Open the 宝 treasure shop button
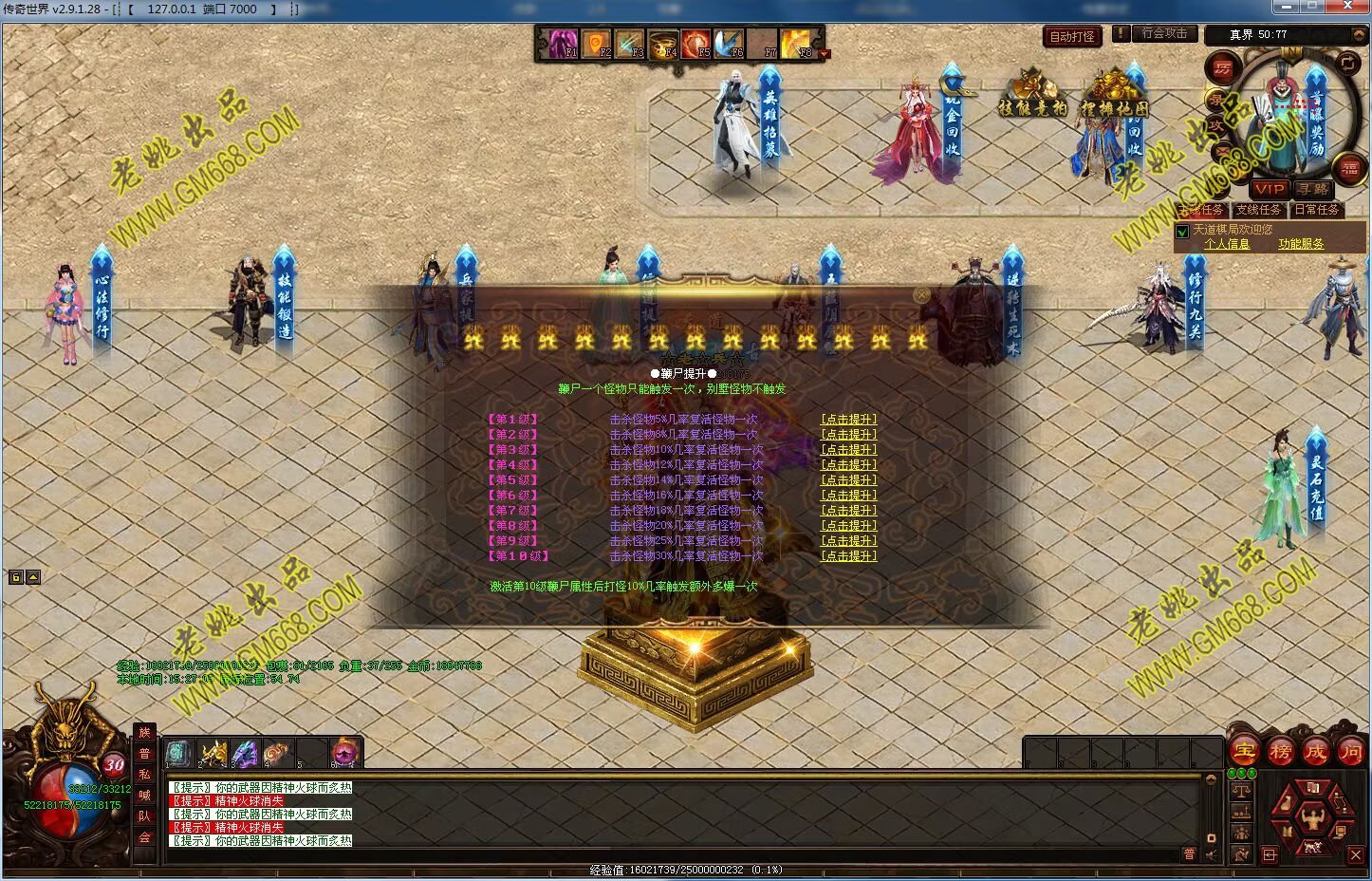 (1244, 751)
